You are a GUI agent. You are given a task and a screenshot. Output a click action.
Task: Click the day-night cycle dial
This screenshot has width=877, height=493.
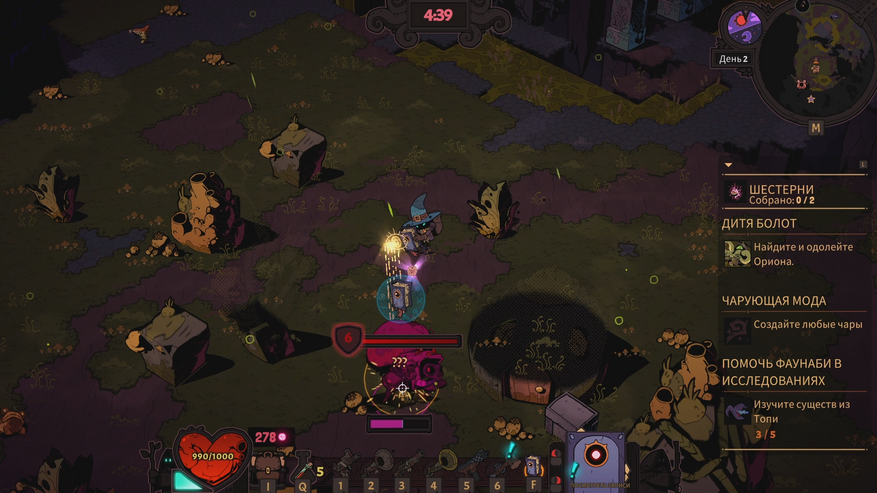[743, 27]
